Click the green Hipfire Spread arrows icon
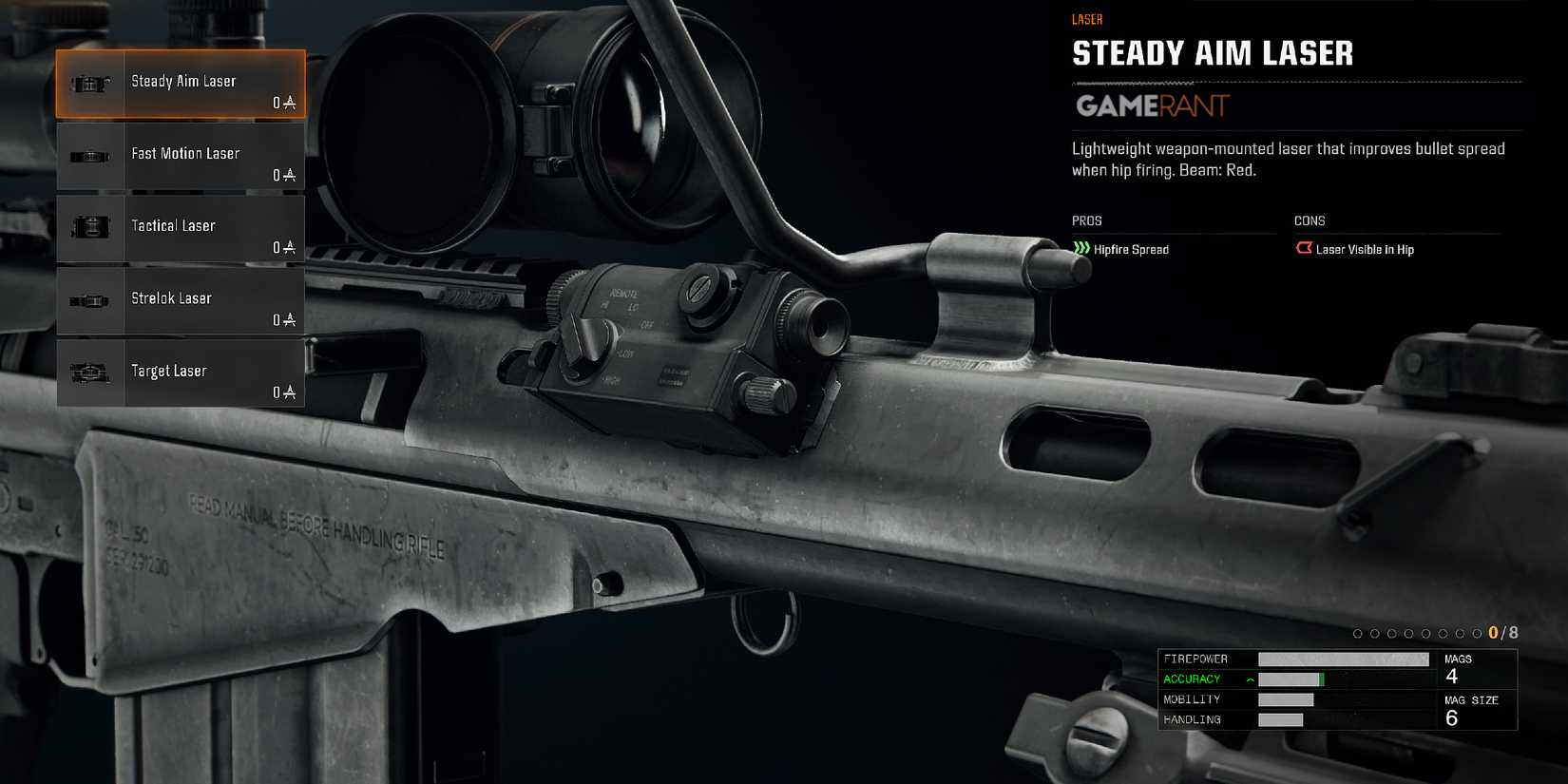 1081,249
